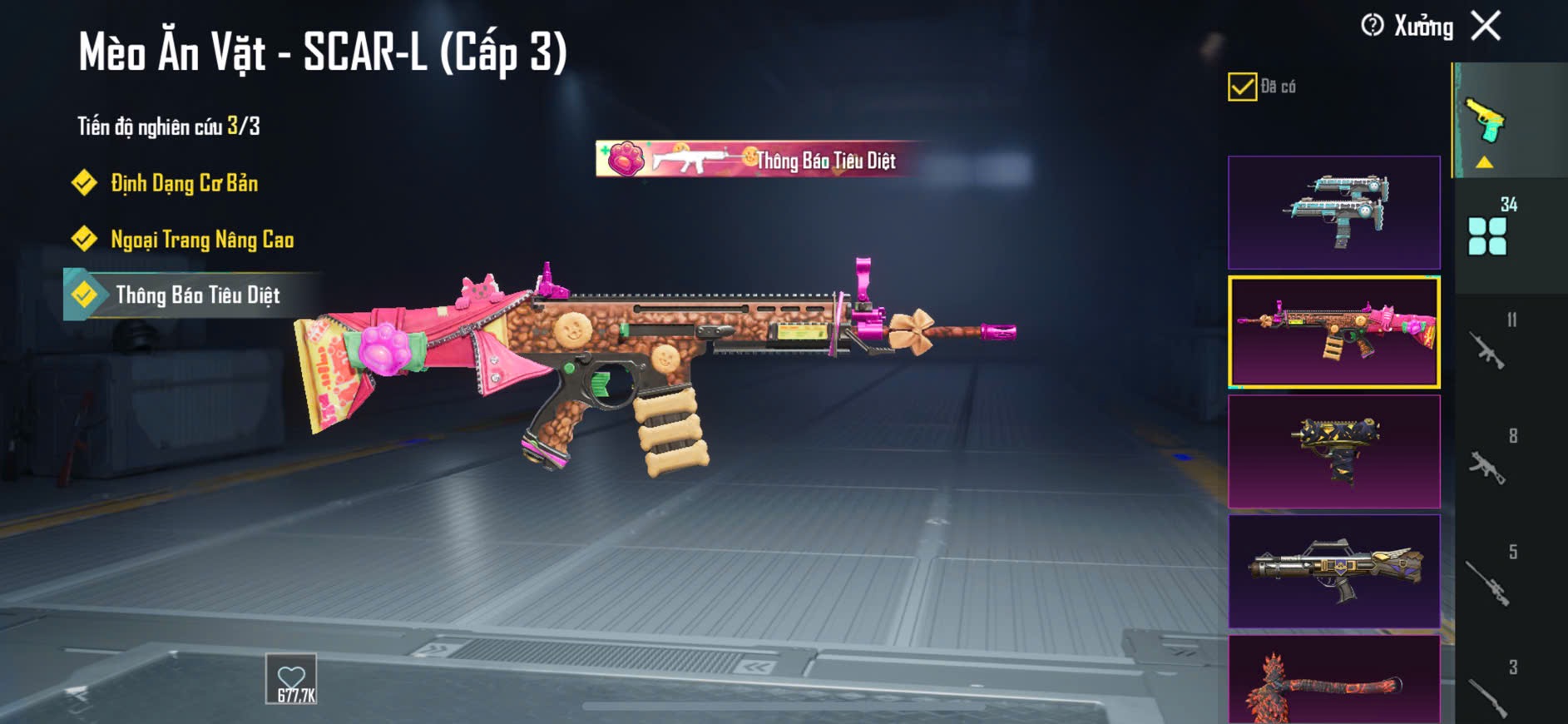This screenshot has height=724, width=1568.
Task: Select the Ngoại Trang Nâng Cao level
Action: click(x=201, y=240)
